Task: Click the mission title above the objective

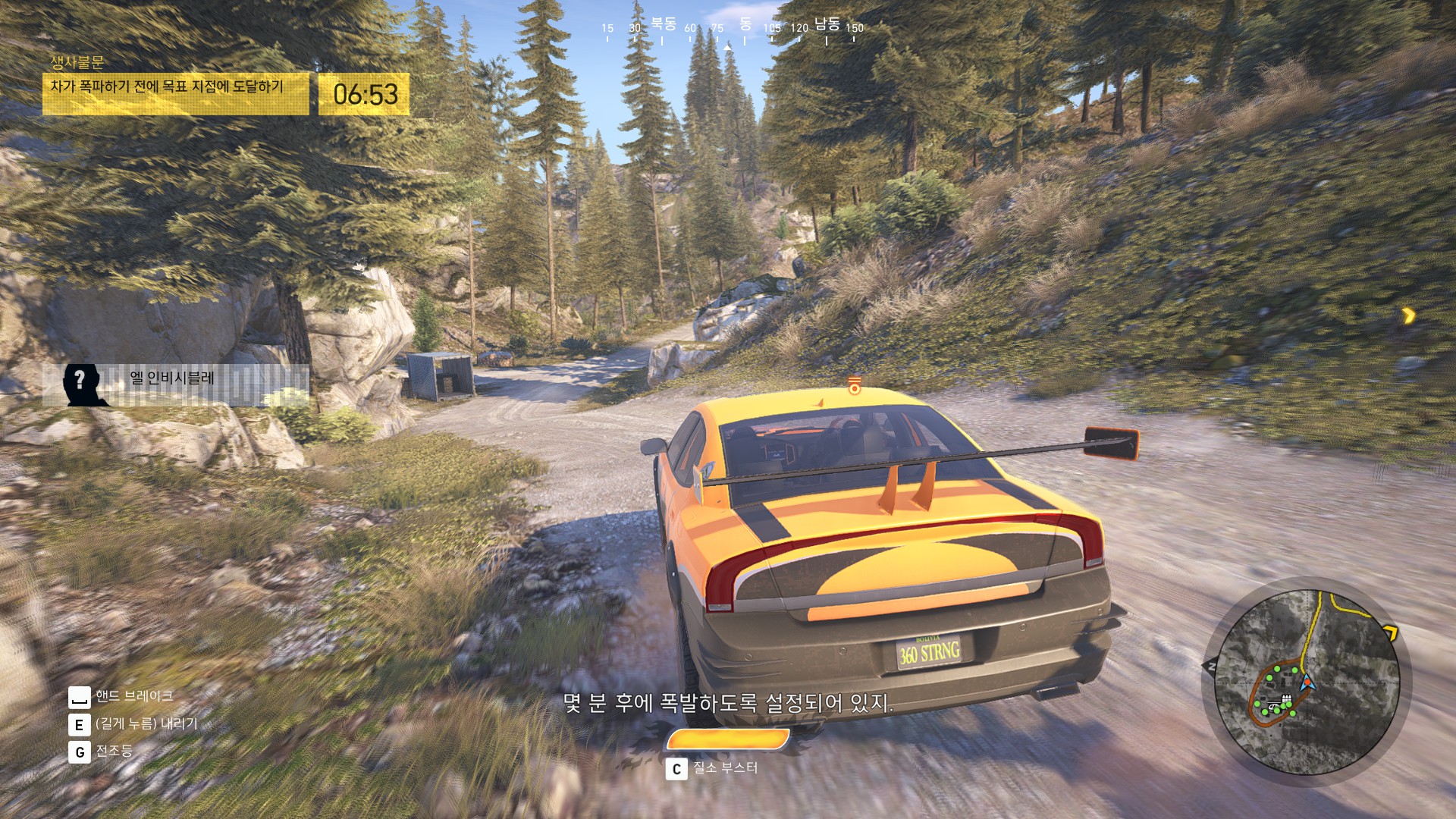Action: tap(77, 63)
